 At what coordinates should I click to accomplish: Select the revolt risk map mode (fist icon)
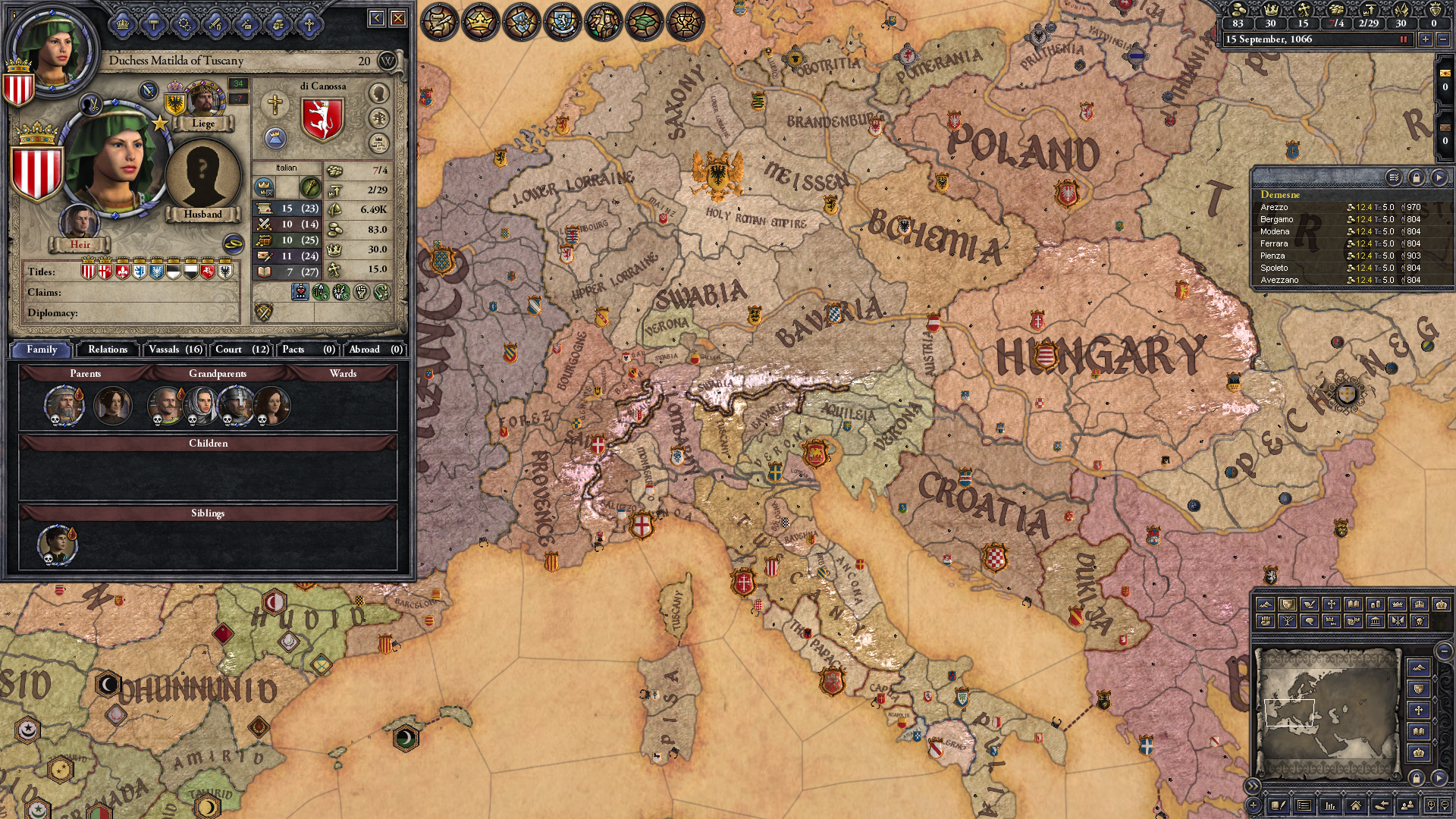pos(1265,621)
